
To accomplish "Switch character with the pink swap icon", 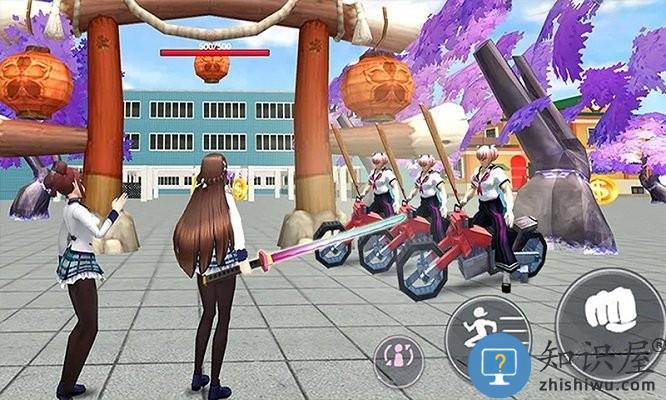I will pyautogui.click(x=399, y=359).
